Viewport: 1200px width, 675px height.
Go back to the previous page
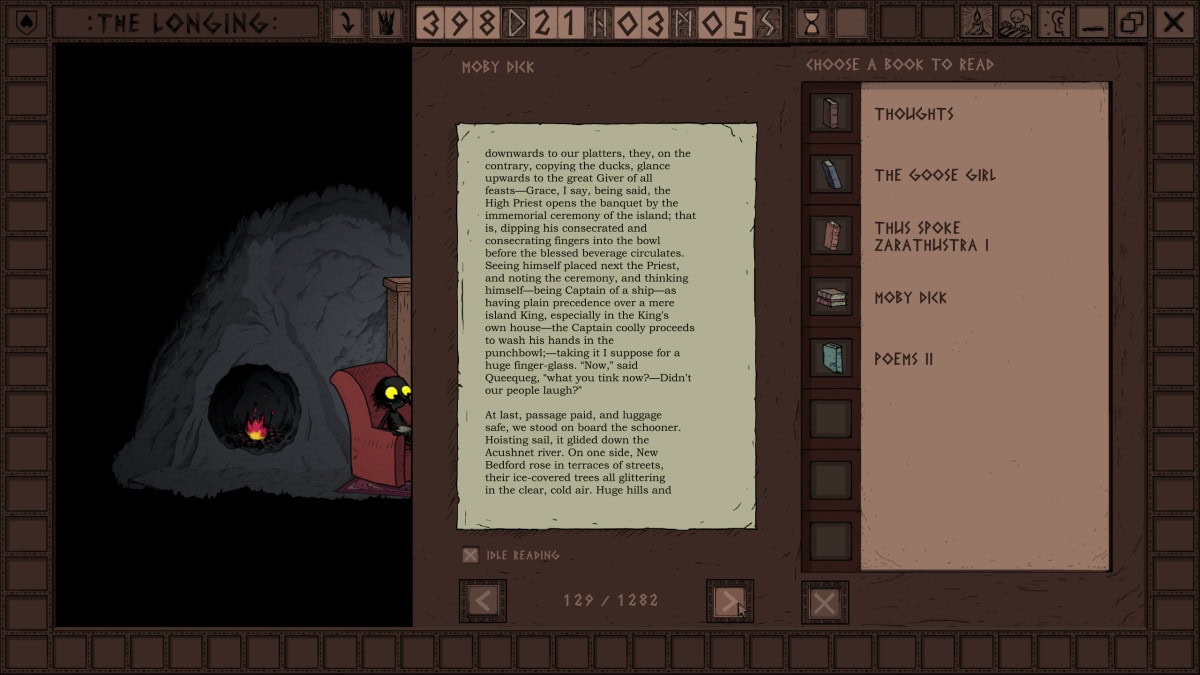pyautogui.click(x=483, y=601)
